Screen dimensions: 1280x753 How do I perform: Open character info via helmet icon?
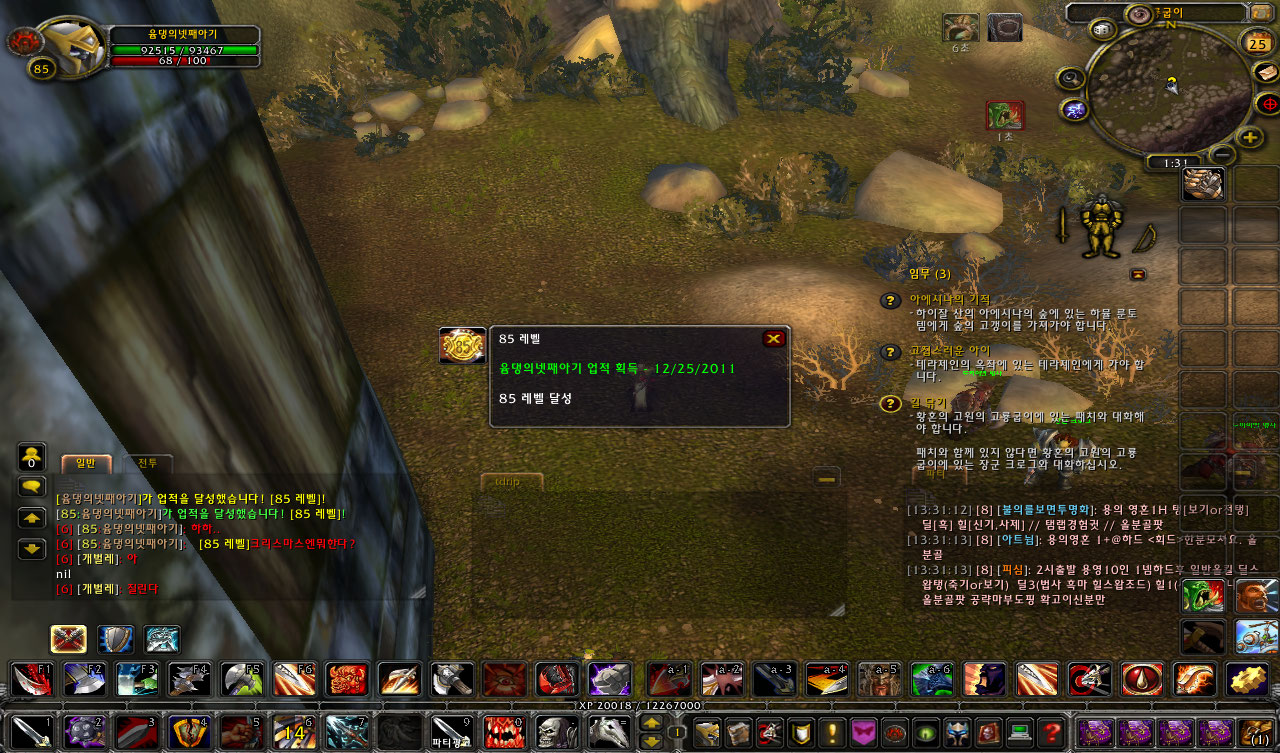click(708, 733)
